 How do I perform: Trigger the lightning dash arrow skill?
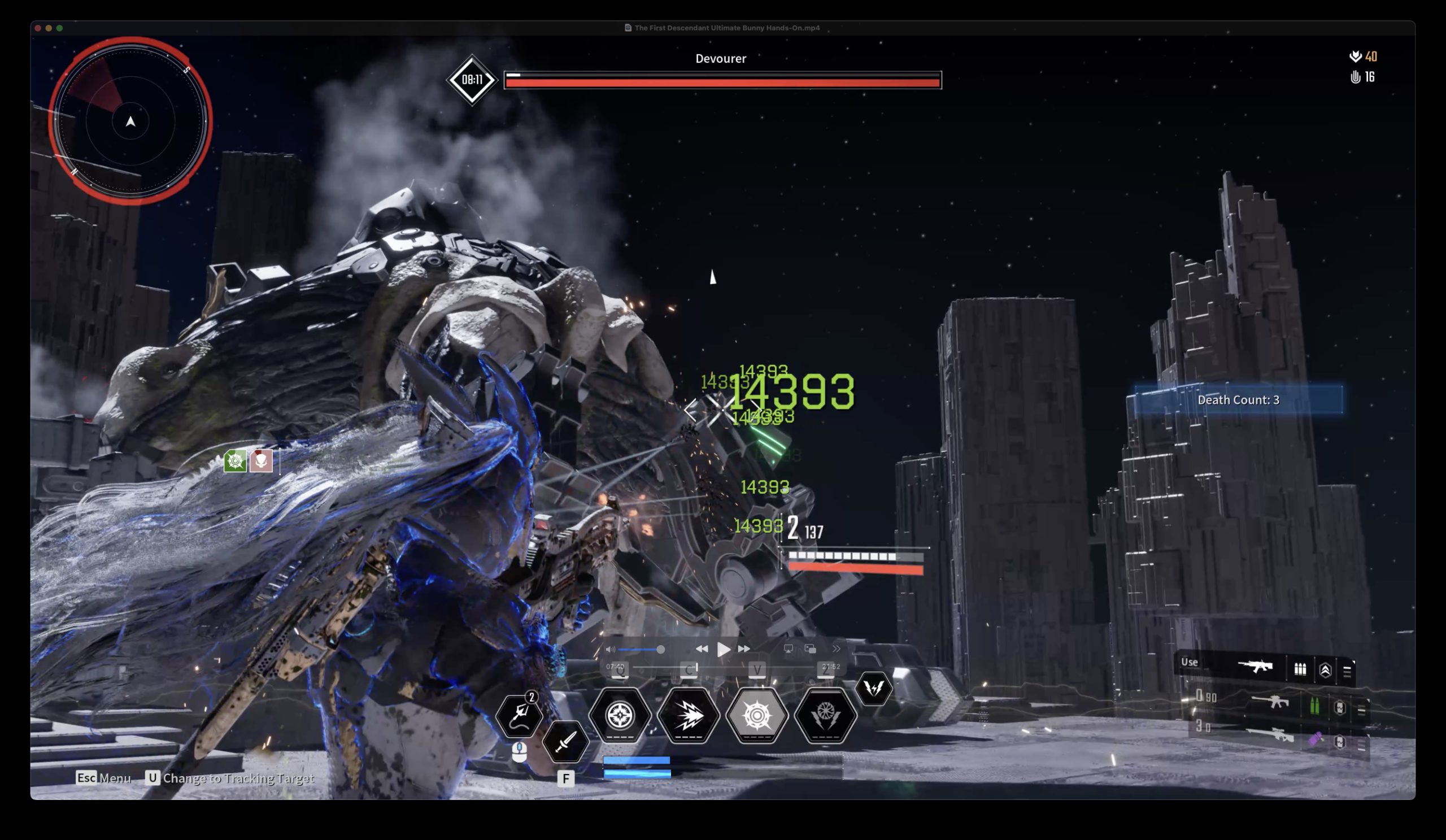point(688,715)
